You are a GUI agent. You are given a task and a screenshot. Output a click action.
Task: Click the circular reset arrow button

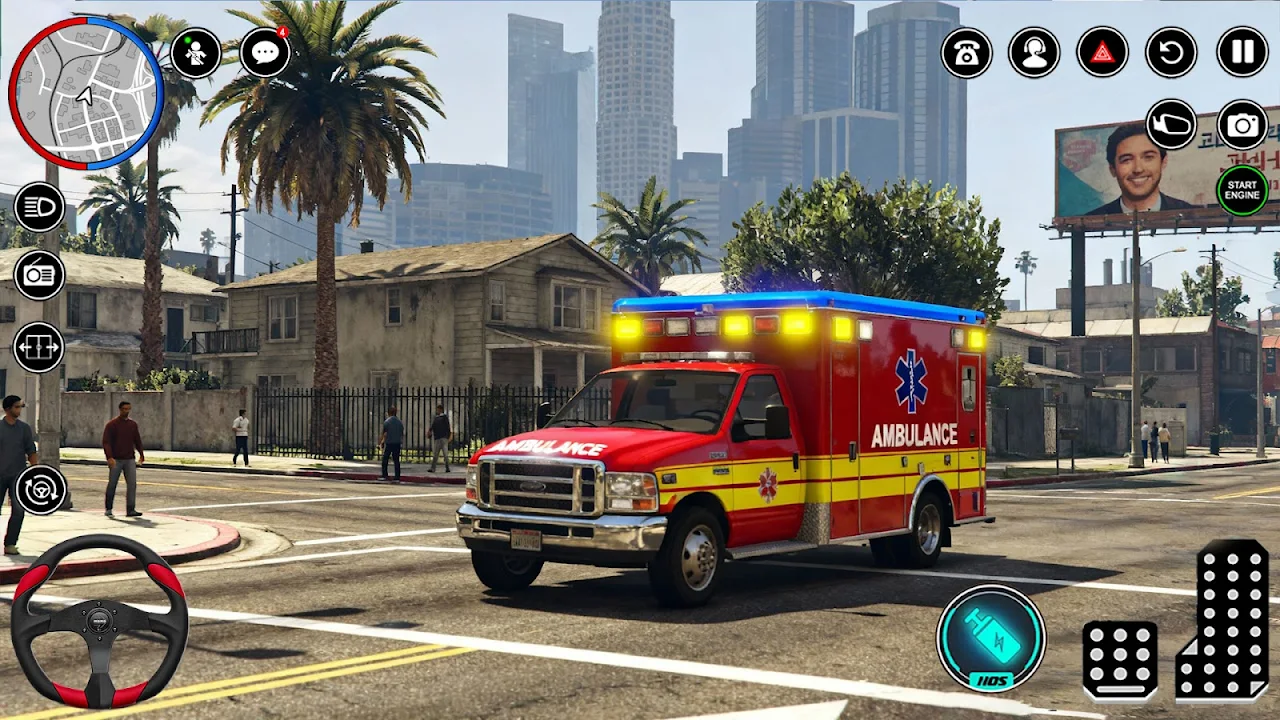[1171, 53]
